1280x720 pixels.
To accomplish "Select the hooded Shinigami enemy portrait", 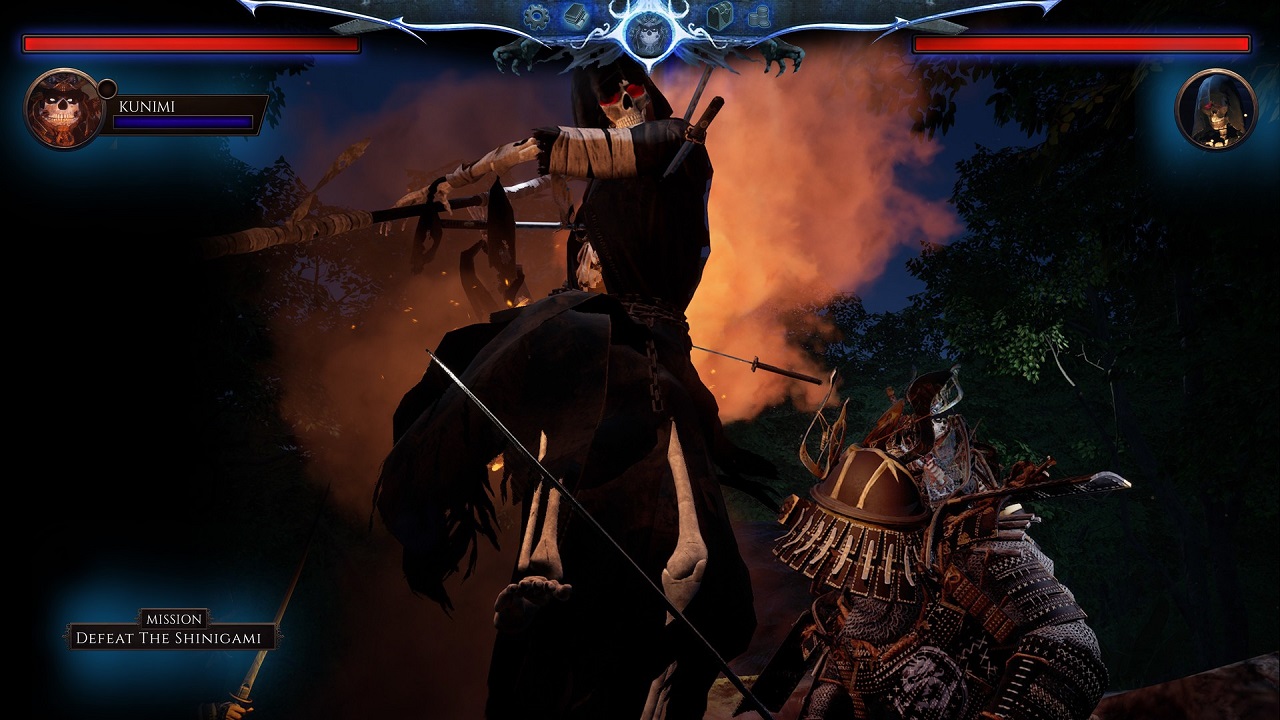I will pyautogui.click(x=1215, y=109).
